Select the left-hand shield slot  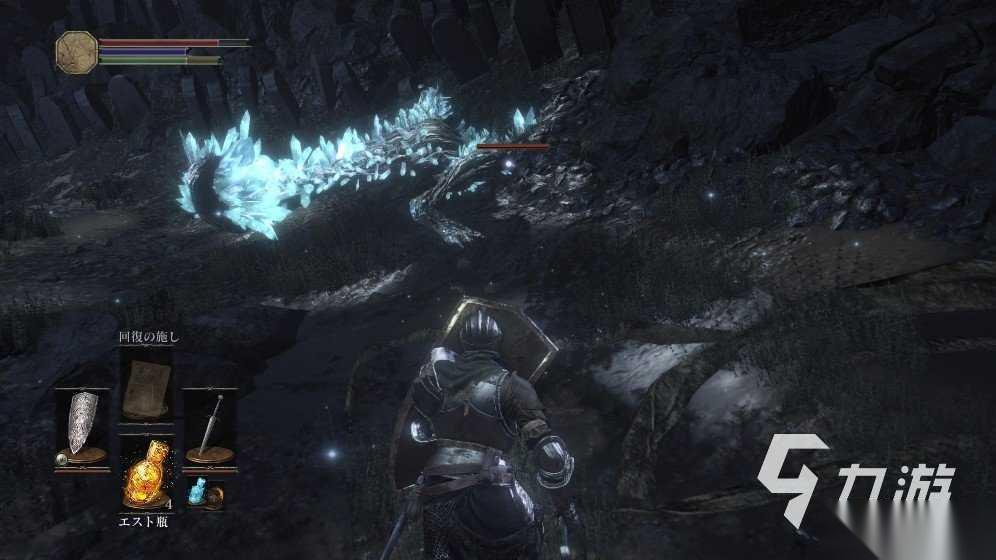tap(82, 427)
